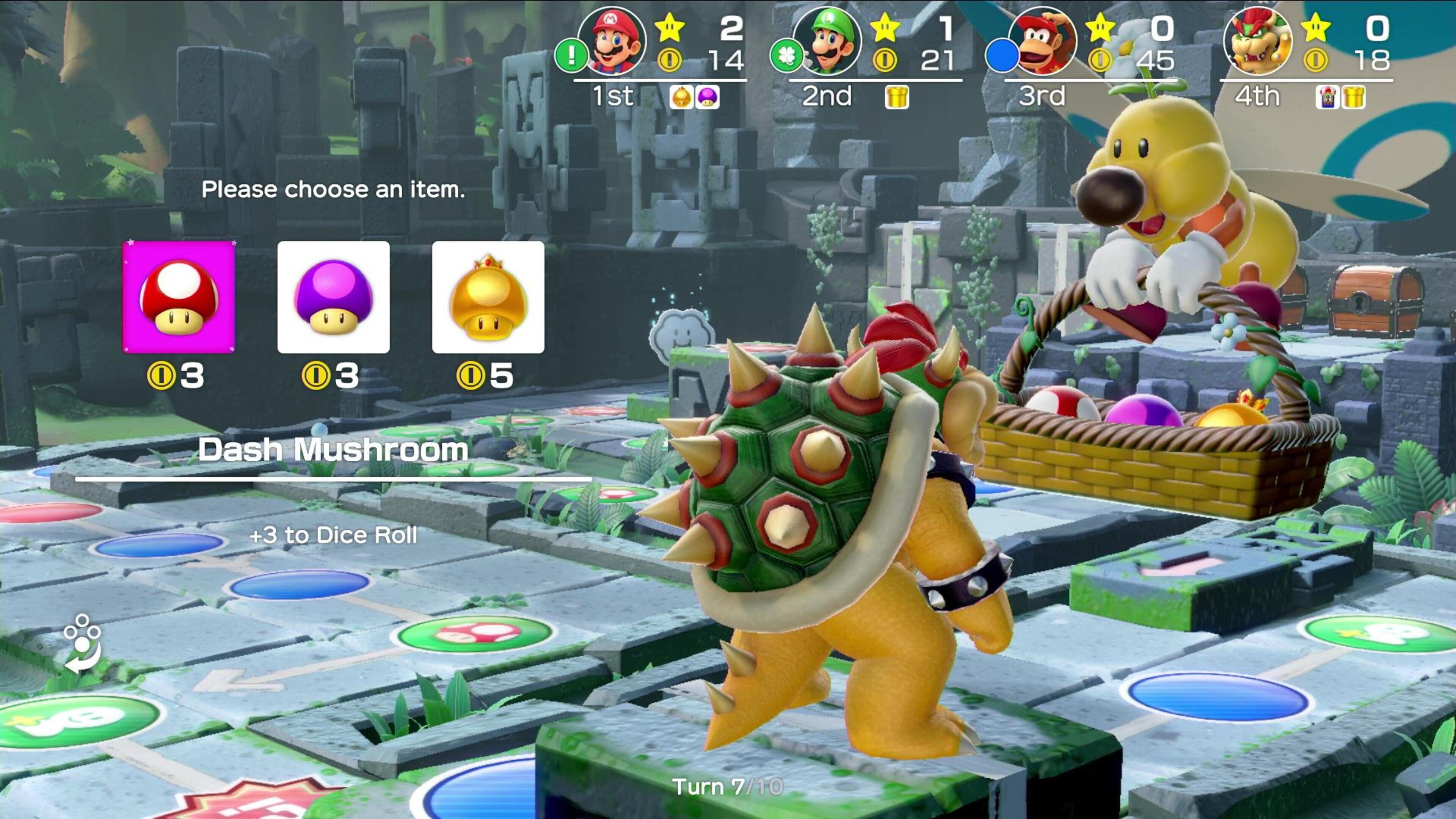
Task: Click the 4th place ranking label
Action: pyautogui.click(x=1258, y=97)
